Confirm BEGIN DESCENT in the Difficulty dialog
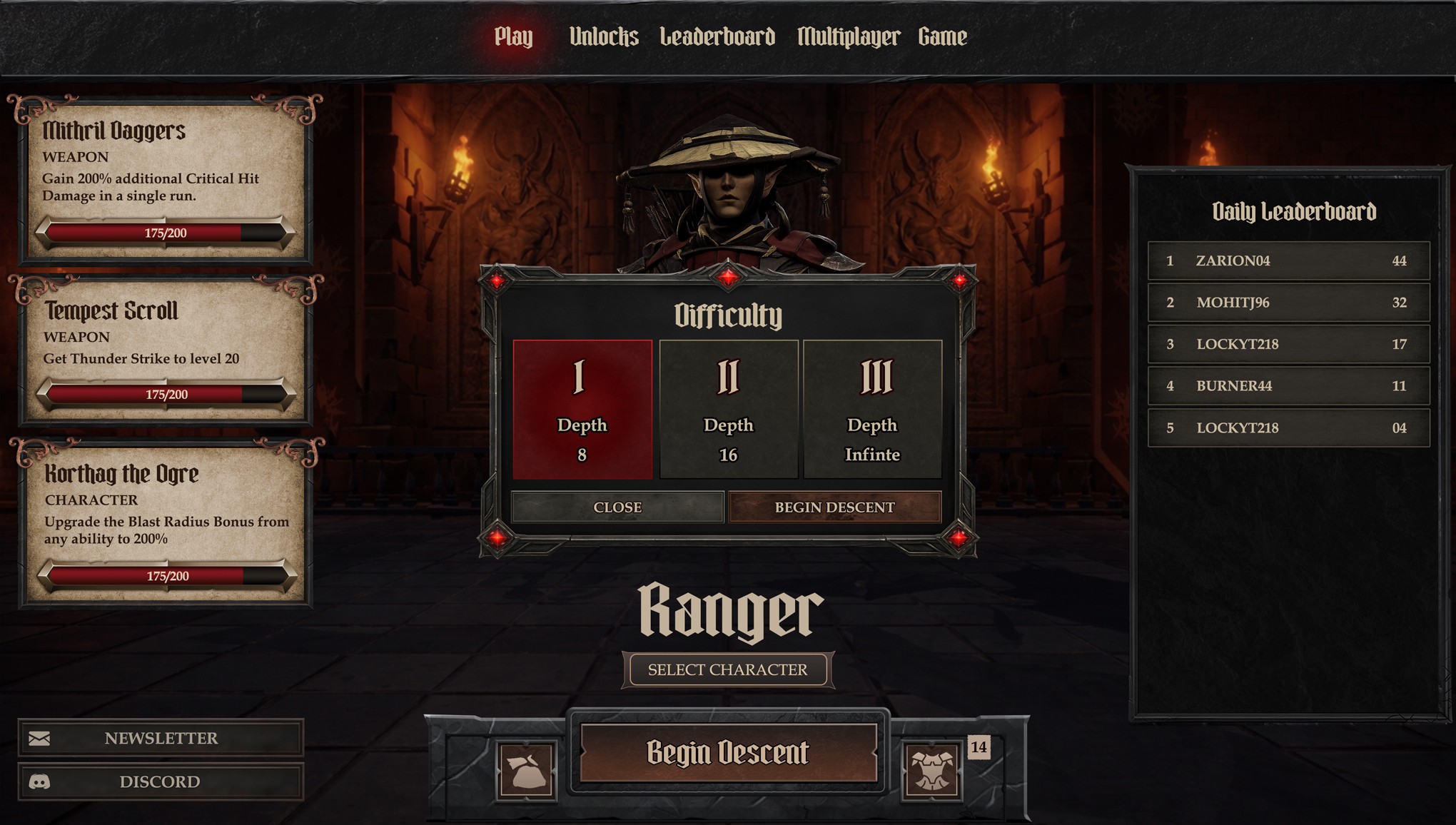1456x825 pixels. click(x=834, y=507)
